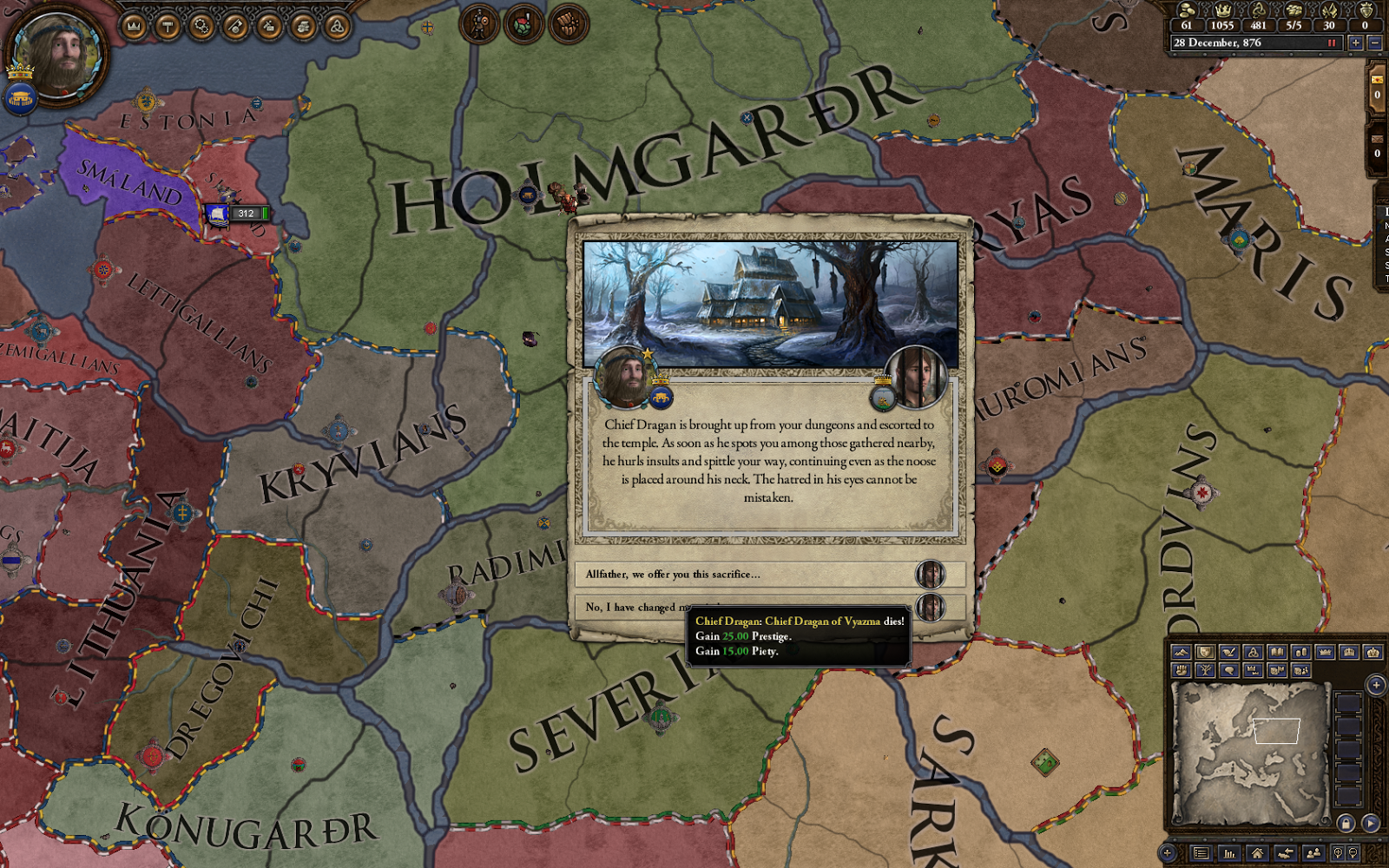The height and width of the screenshot is (868, 1389).
Task: Open the Laws screen with the crown icon
Action: [132, 24]
